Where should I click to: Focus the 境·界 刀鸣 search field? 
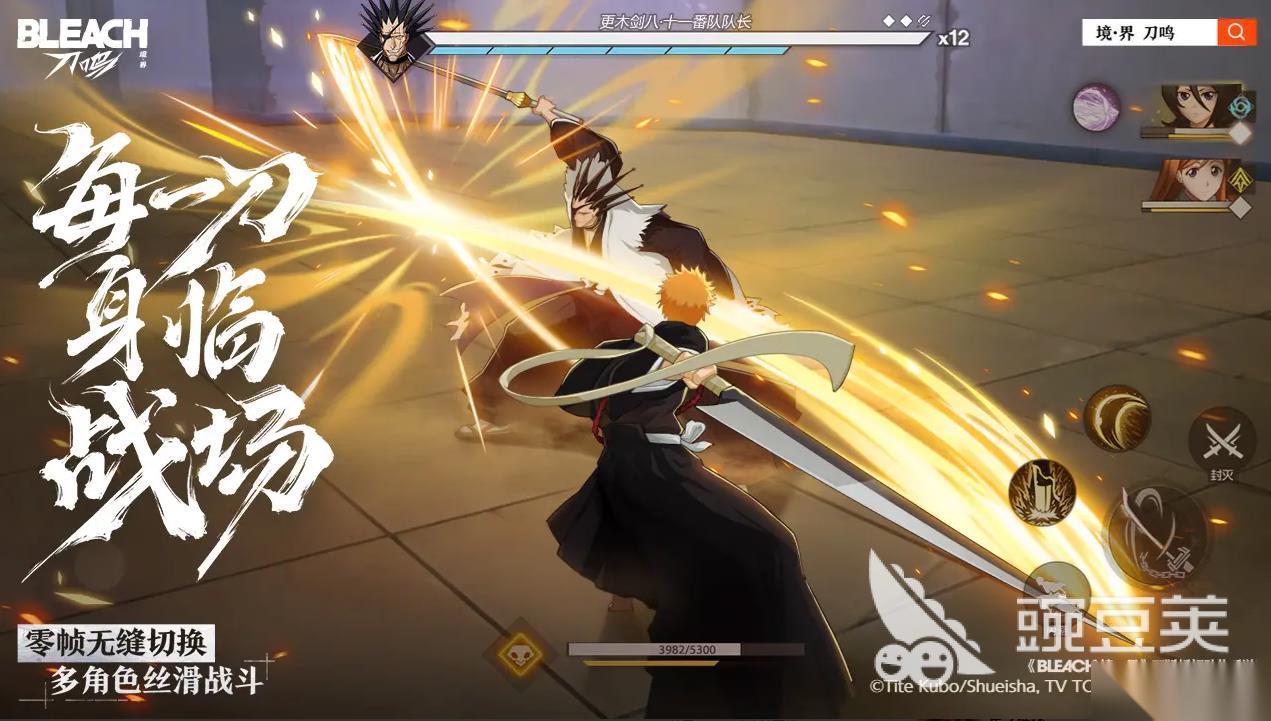pos(1149,33)
